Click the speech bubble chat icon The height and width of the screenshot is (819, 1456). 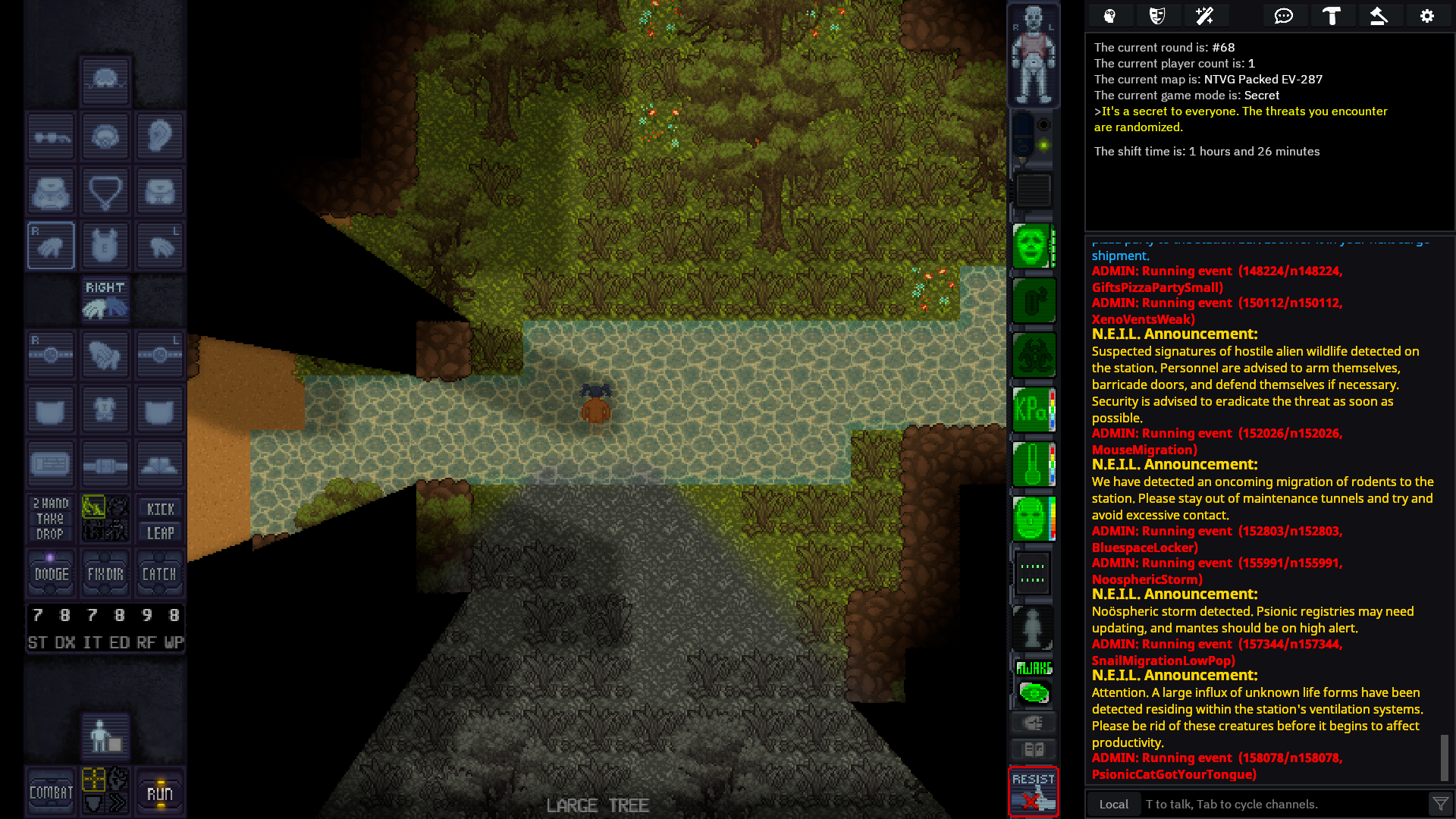[1284, 16]
